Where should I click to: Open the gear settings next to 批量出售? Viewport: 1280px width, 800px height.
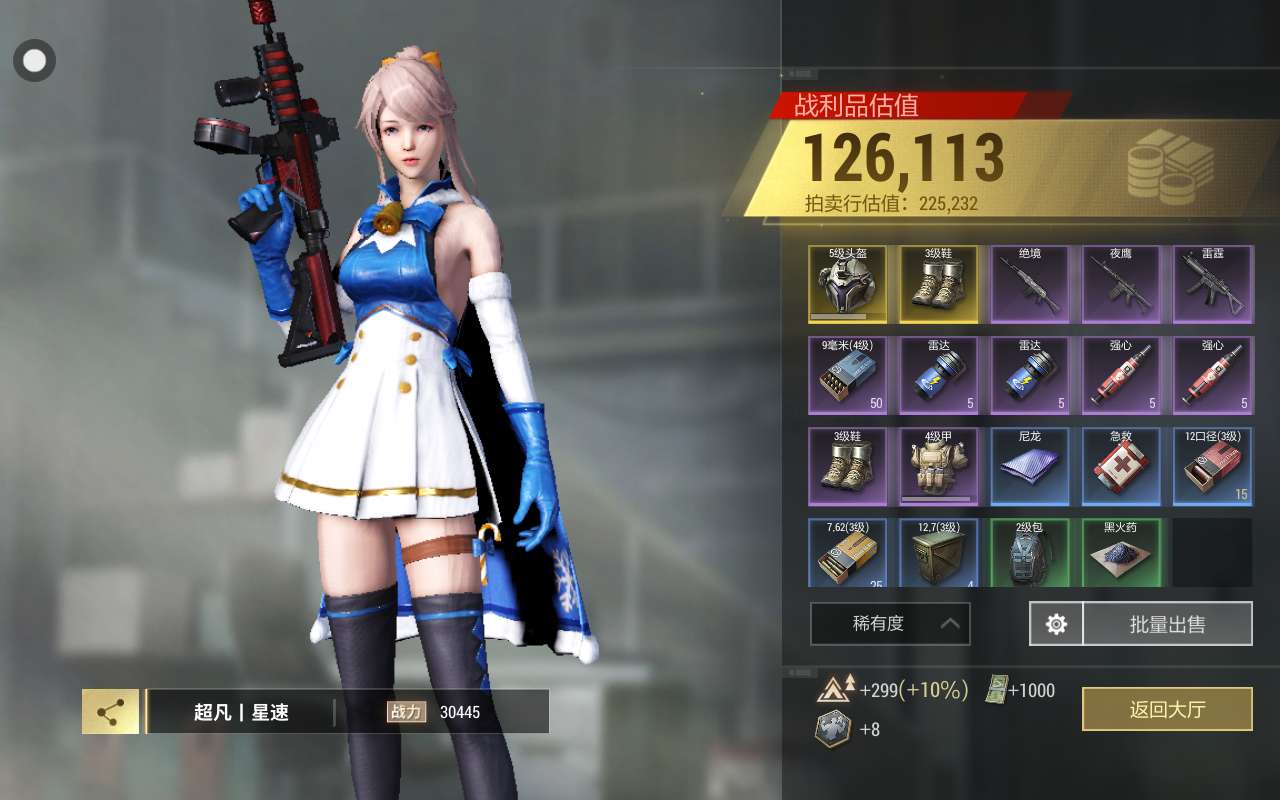pyautogui.click(x=1056, y=624)
